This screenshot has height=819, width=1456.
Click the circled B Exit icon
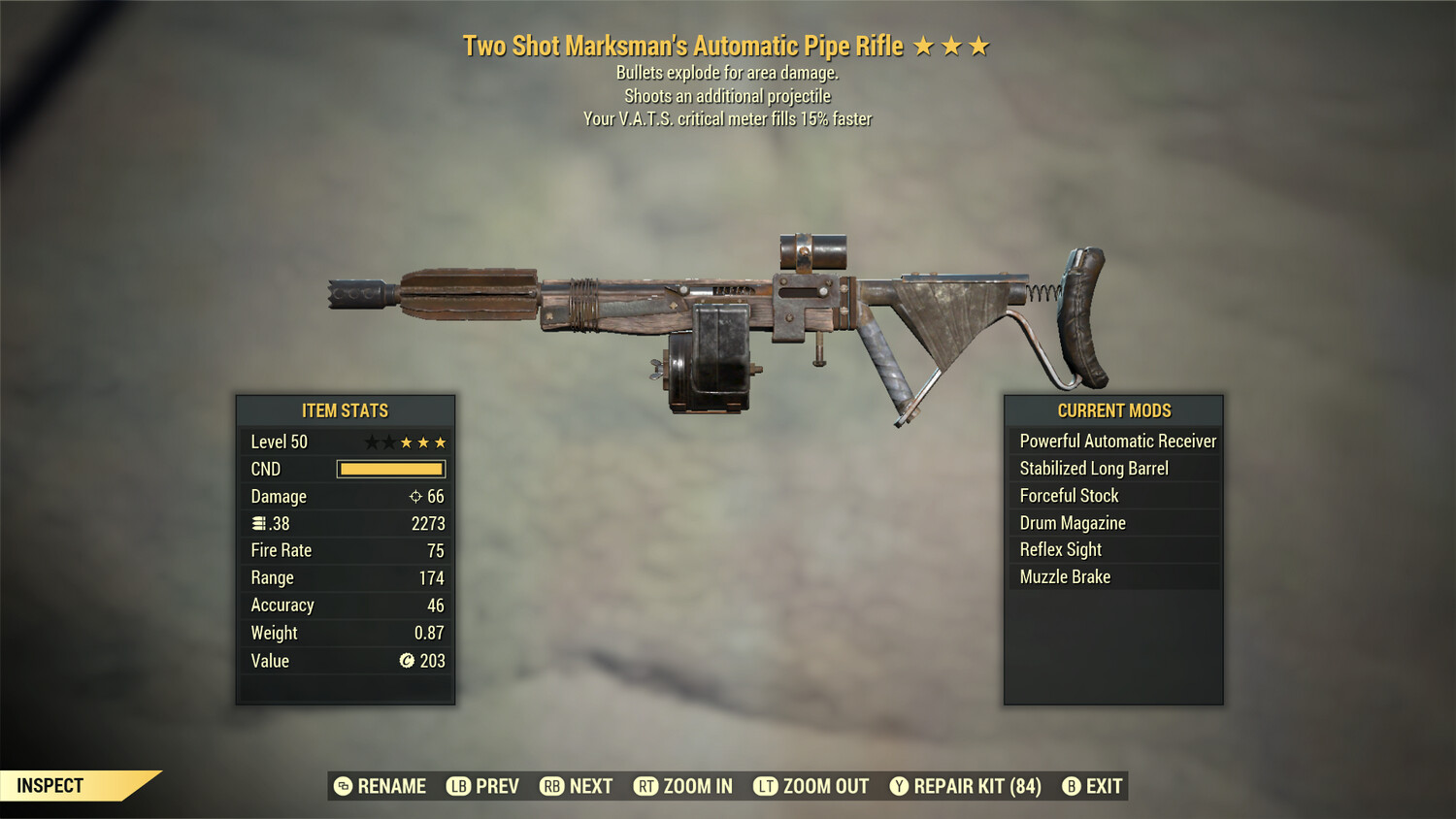point(1072,786)
